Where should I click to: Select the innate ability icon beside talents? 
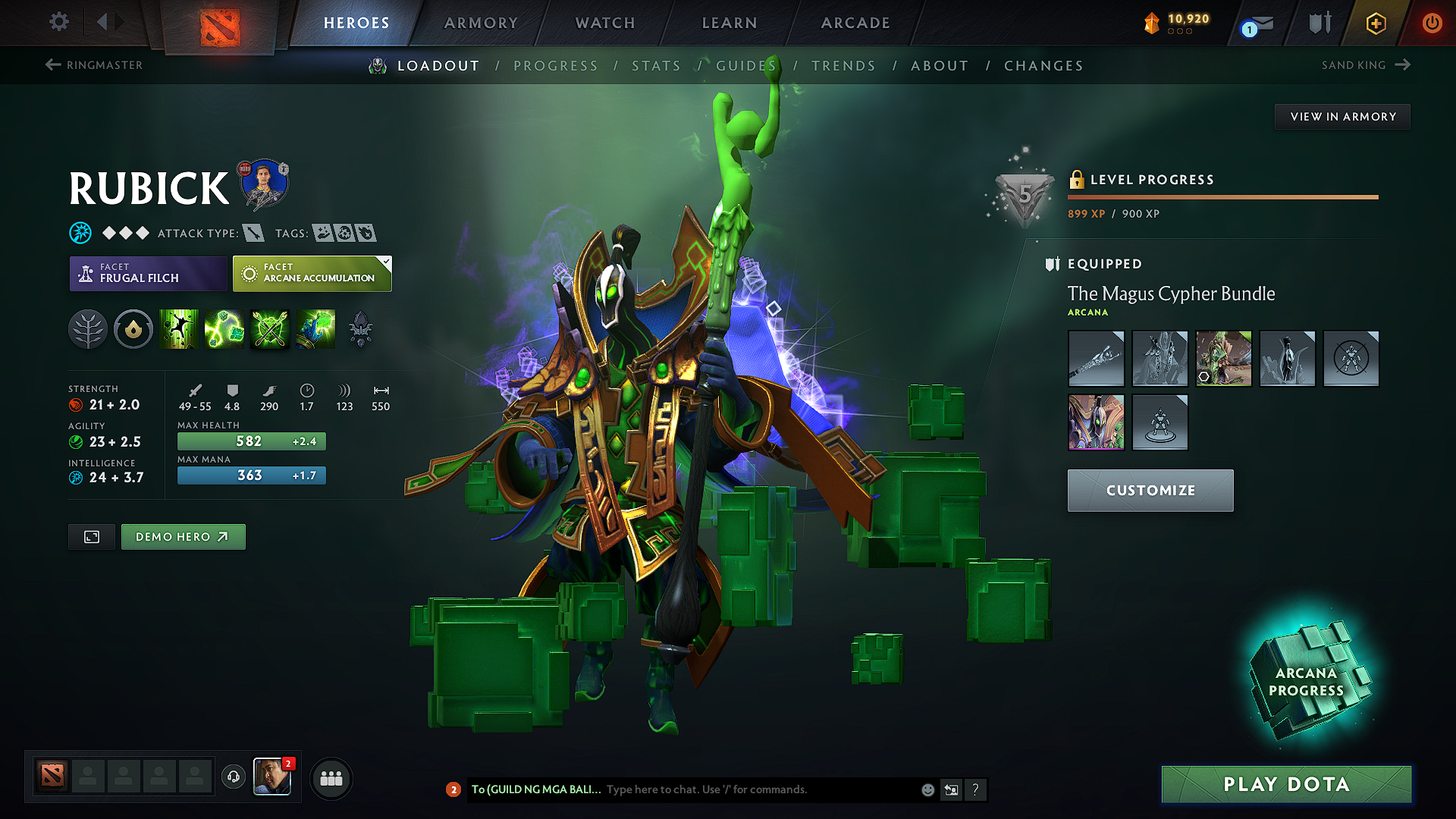133,329
